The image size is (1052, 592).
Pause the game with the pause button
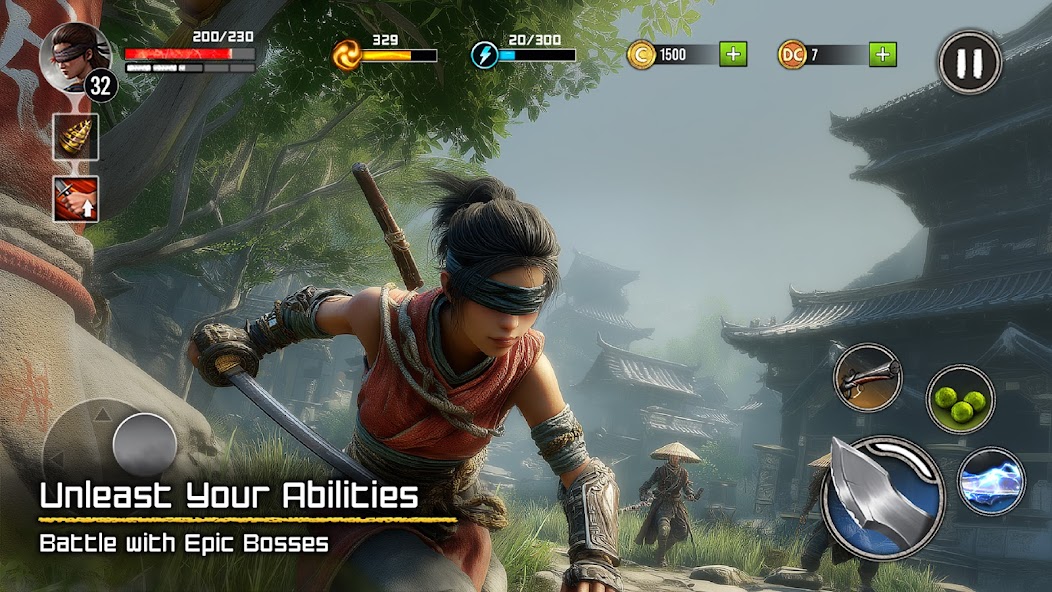(969, 62)
